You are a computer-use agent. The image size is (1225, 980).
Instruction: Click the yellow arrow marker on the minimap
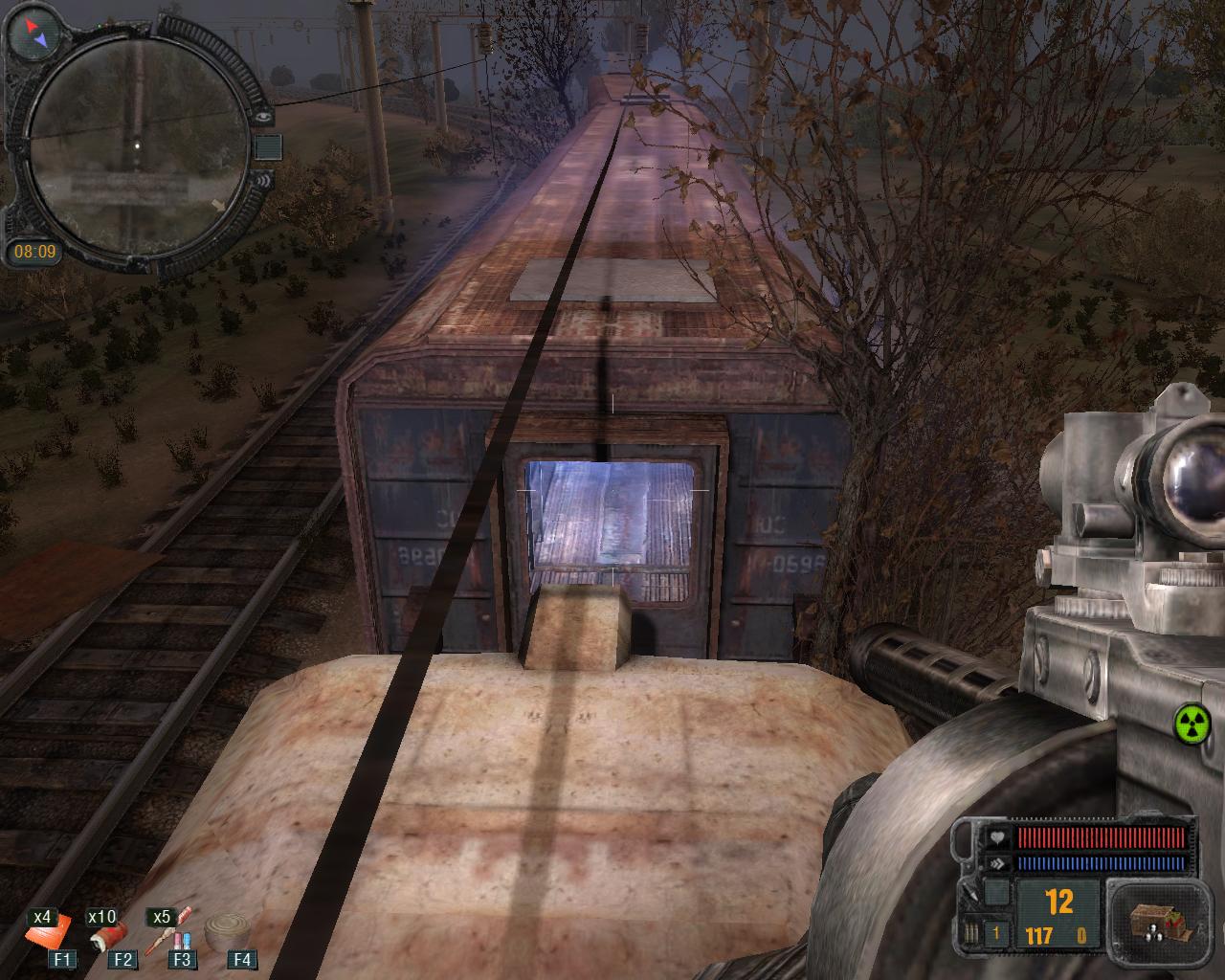click(x=218, y=204)
